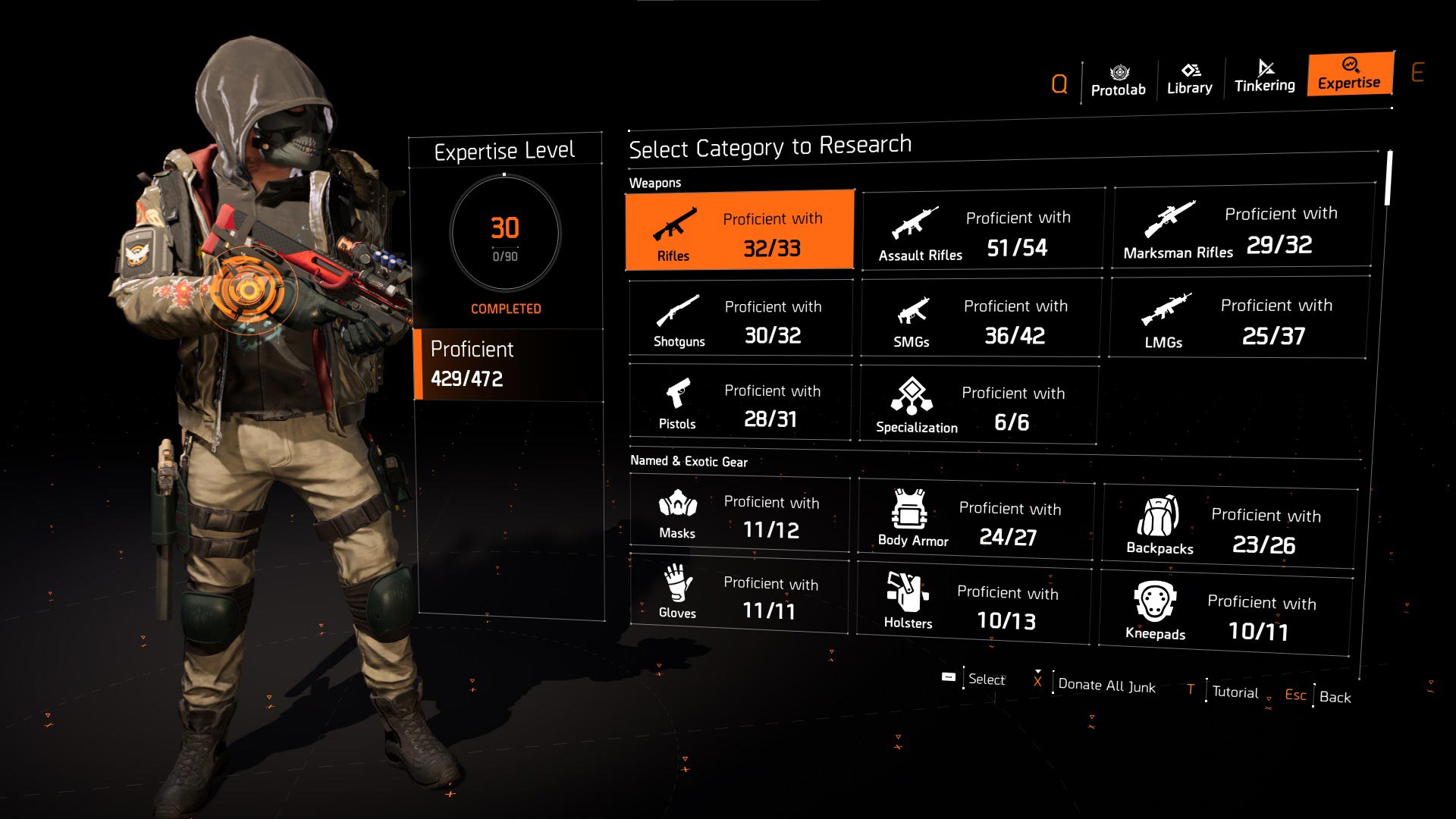This screenshot has width=1456, height=819.
Task: Select the SMGs category tile
Action: (x=980, y=318)
